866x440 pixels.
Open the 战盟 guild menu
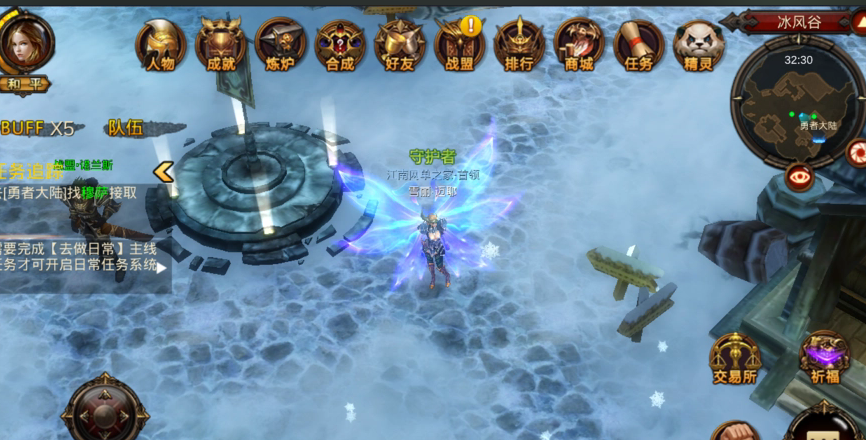tap(460, 45)
